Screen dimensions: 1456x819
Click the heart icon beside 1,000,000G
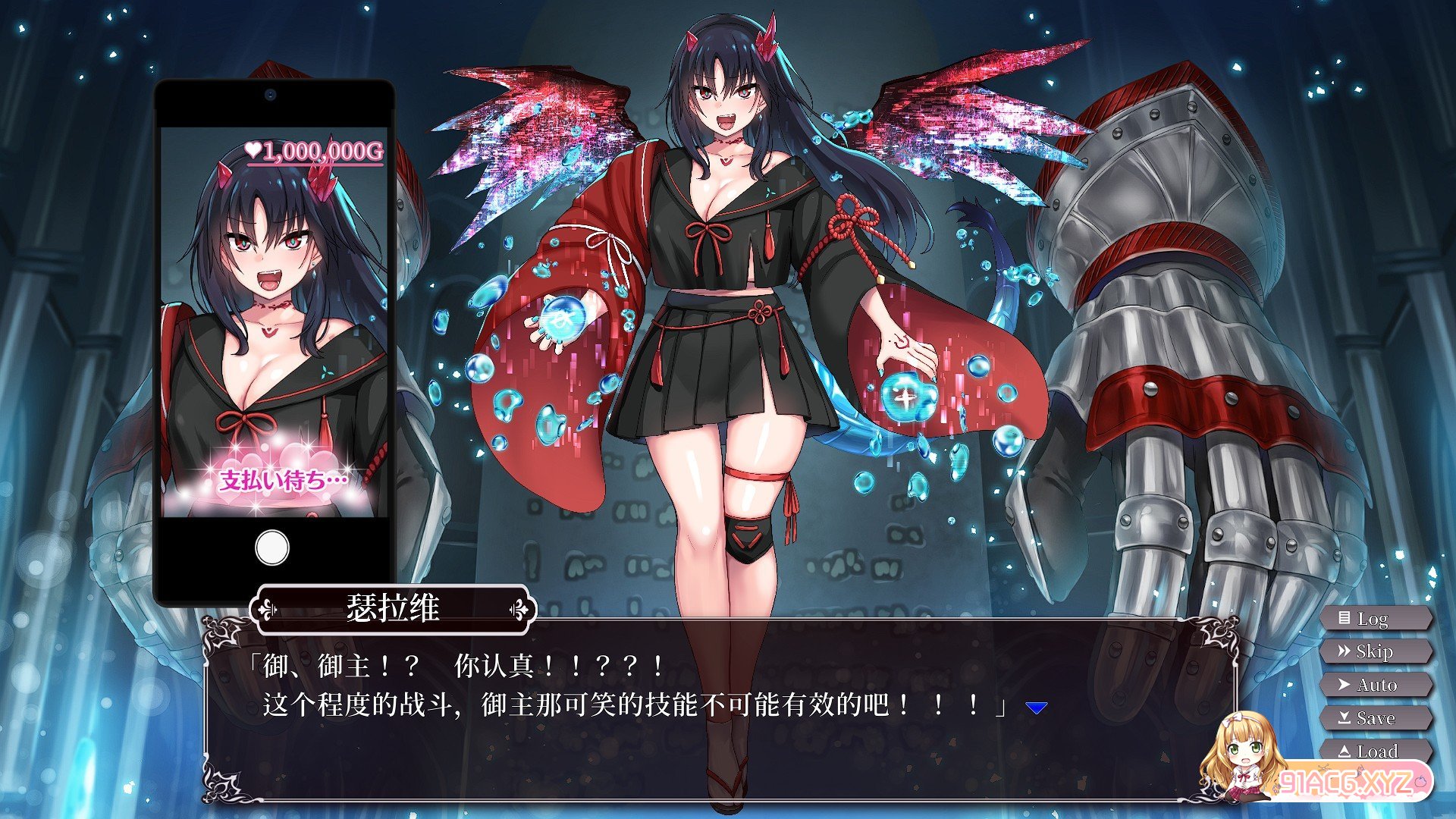[x=256, y=150]
